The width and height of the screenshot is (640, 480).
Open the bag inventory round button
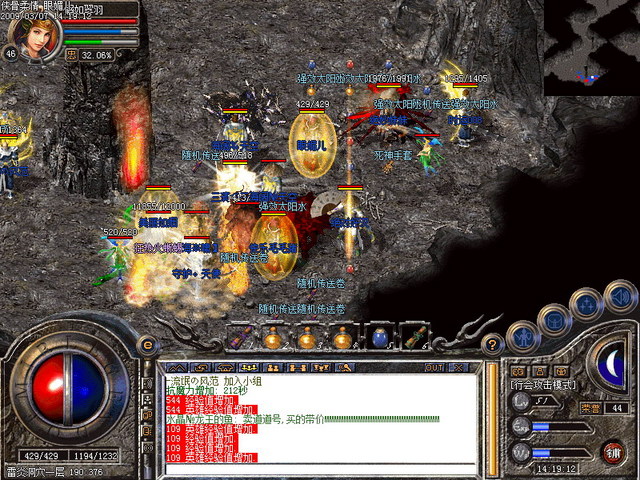[553, 319]
